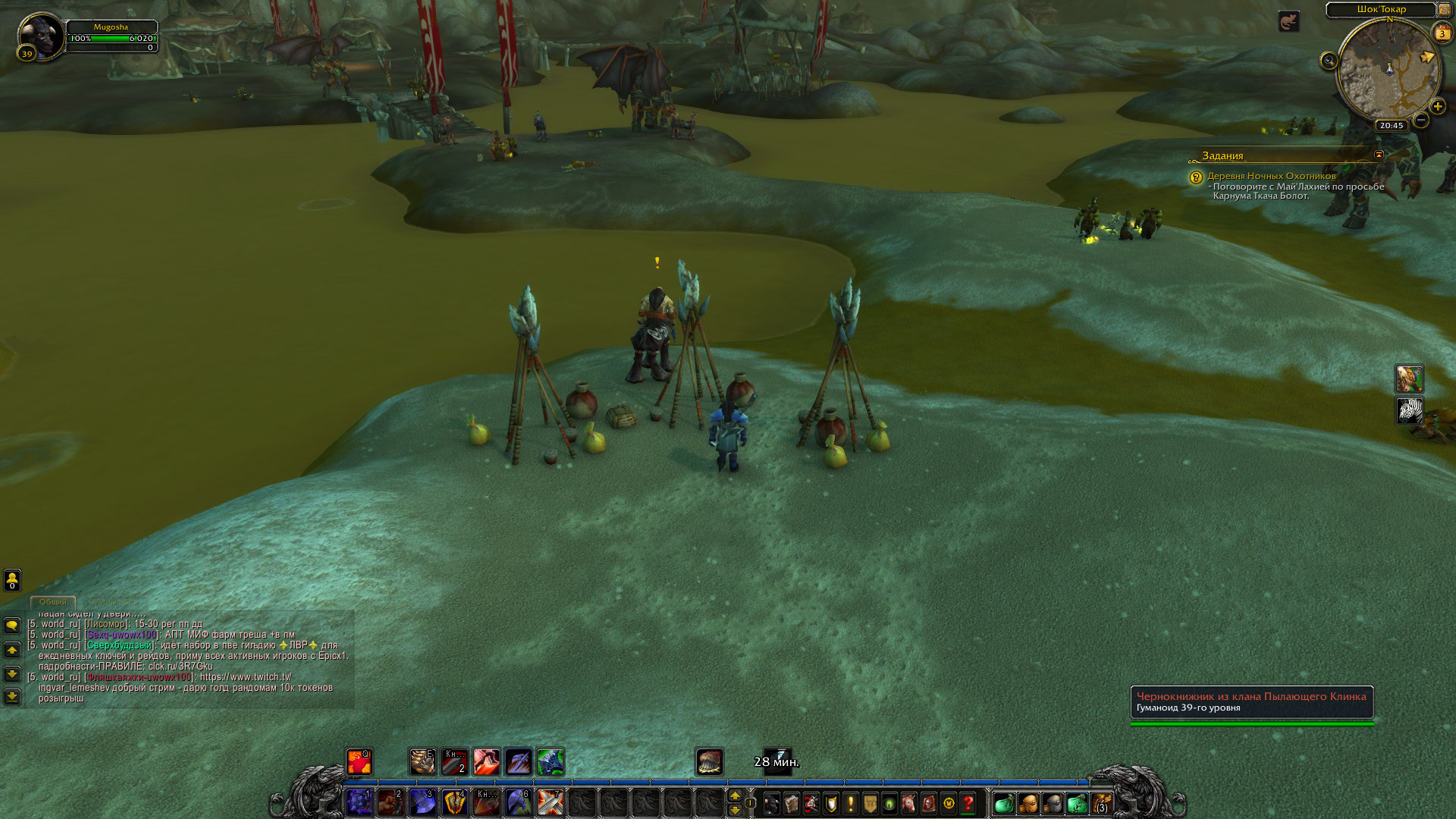This screenshot has height=819, width=1456.
Task: Open the world map button beside Шок'Токар
Action: (1444, 10)
